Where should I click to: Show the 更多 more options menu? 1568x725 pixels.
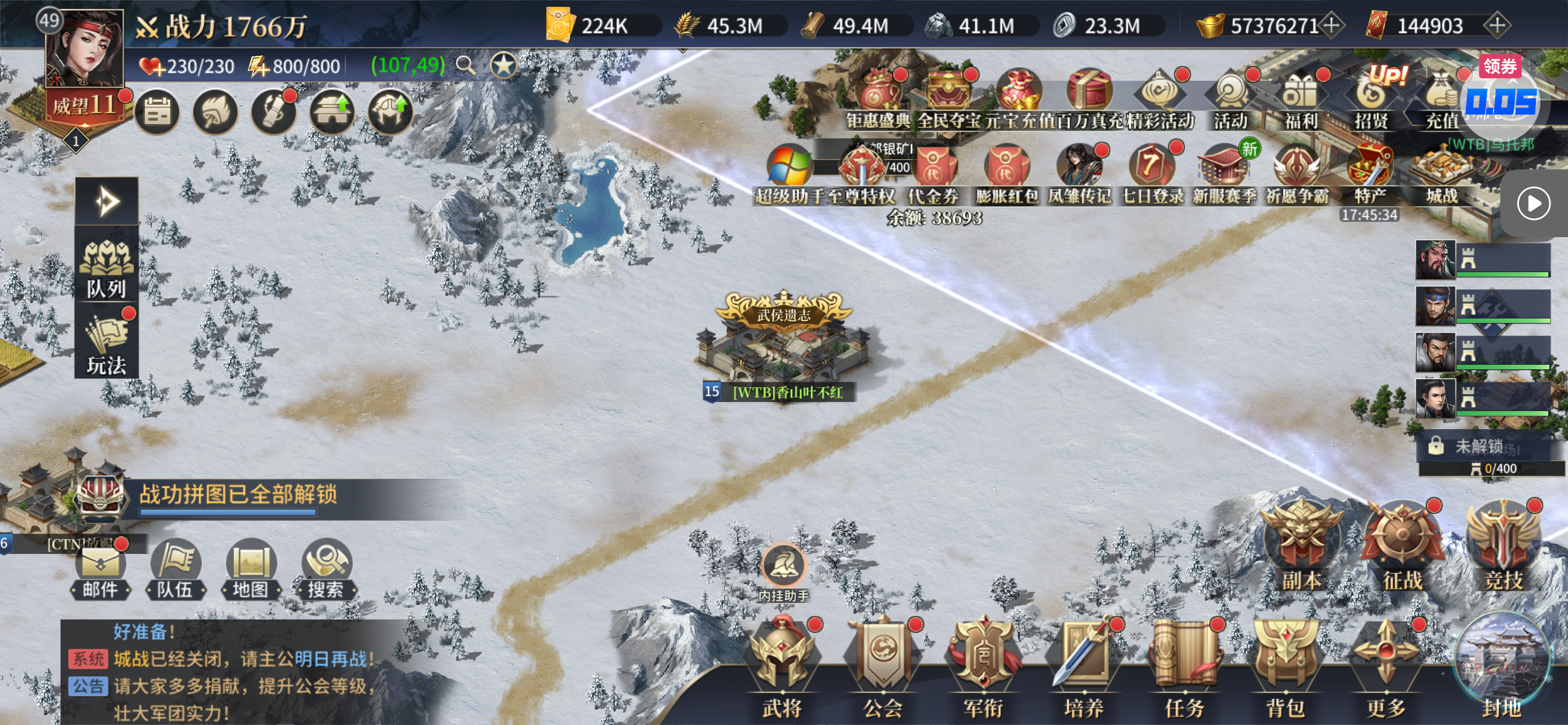pos(1385,665)
